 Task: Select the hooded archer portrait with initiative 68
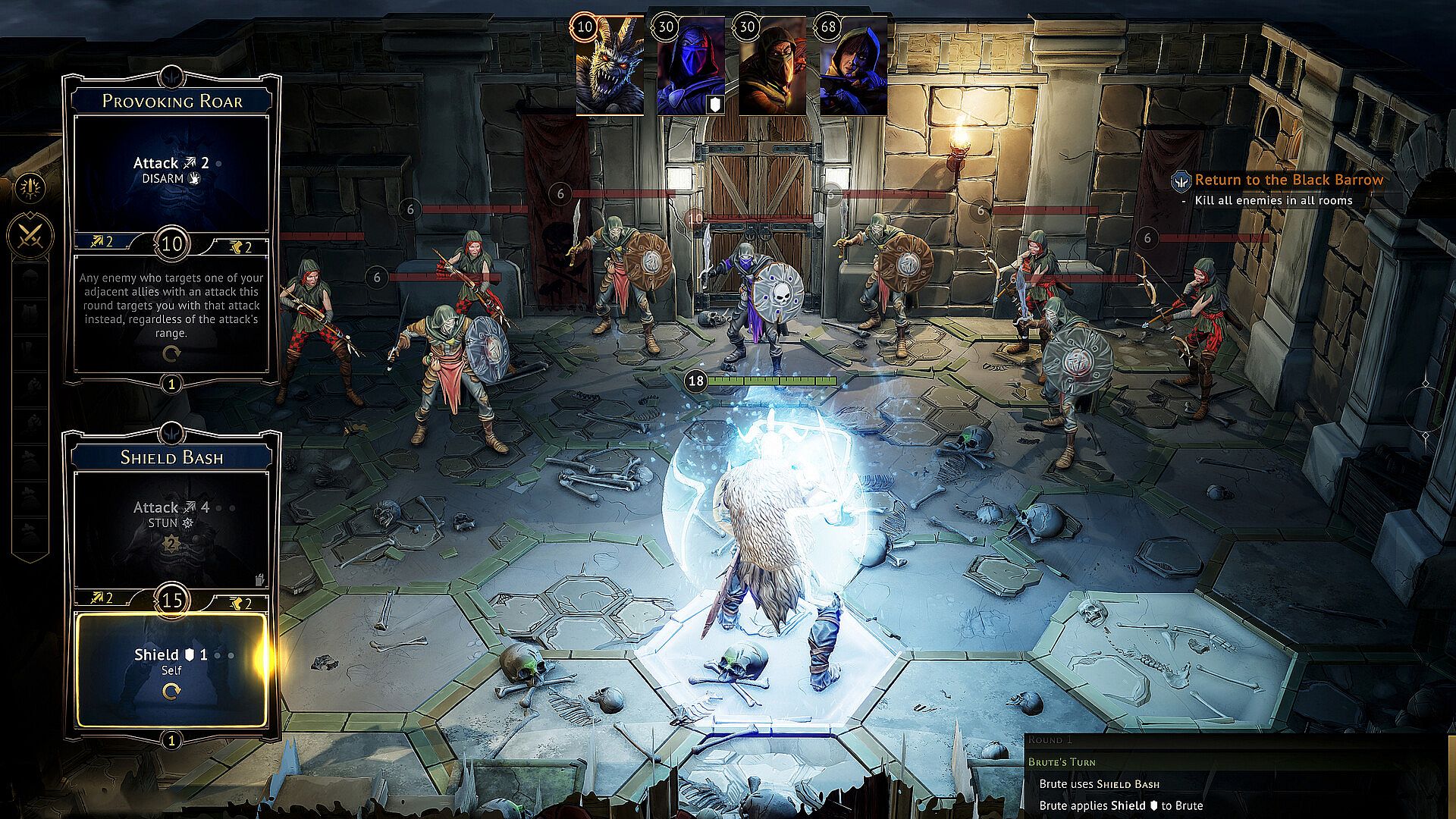pyautogui.click(x=854, y=68)
